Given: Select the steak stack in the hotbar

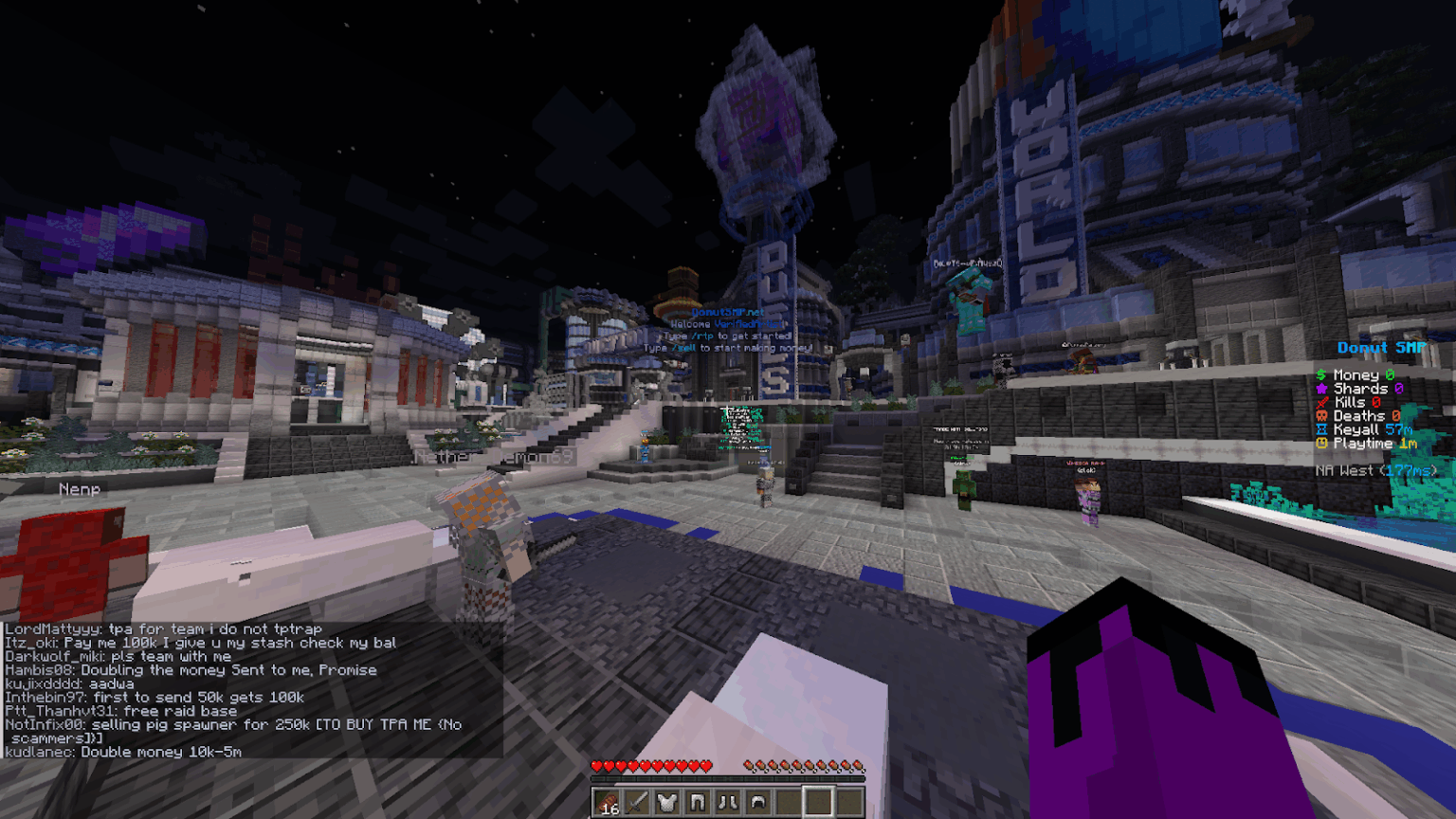Looking at the screenshot, I should pos(607,803).
